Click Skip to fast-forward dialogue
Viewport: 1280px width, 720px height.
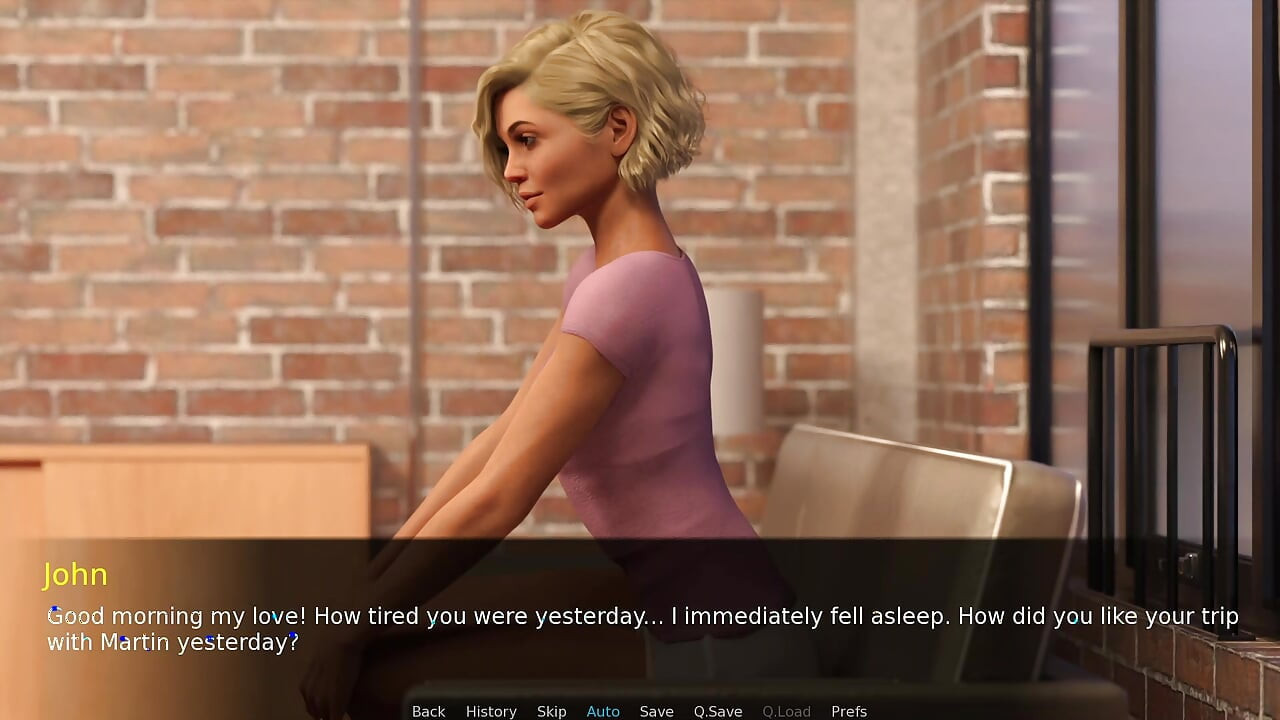551,711
